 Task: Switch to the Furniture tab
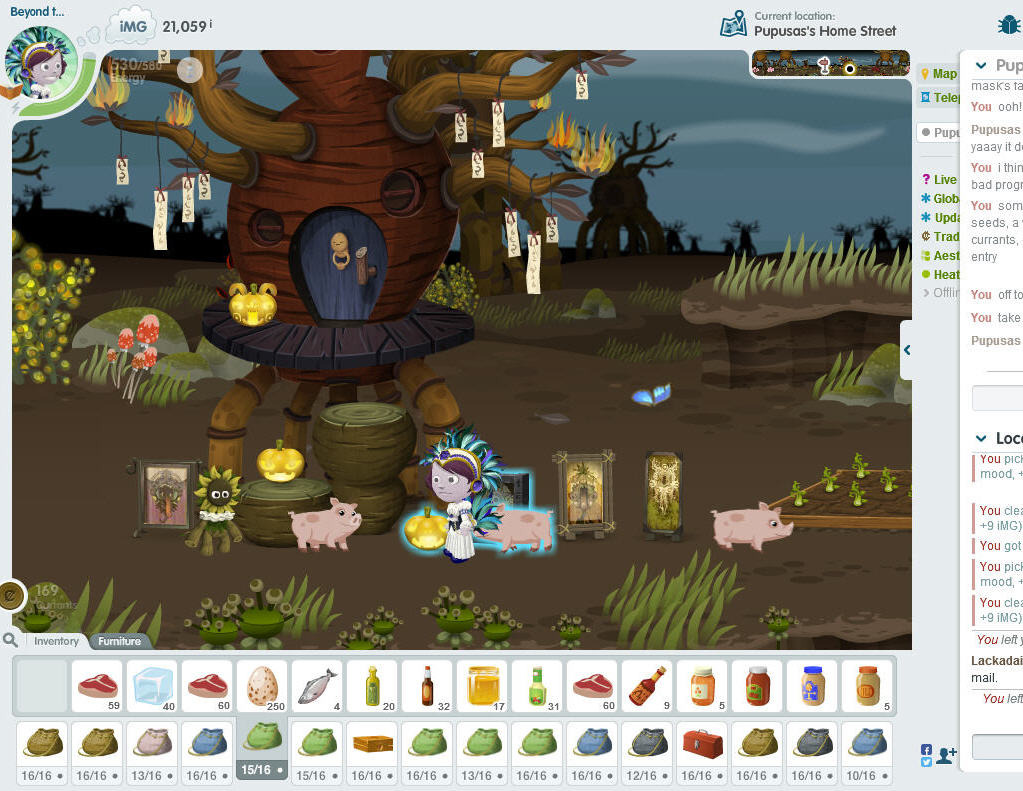(119, 641)
